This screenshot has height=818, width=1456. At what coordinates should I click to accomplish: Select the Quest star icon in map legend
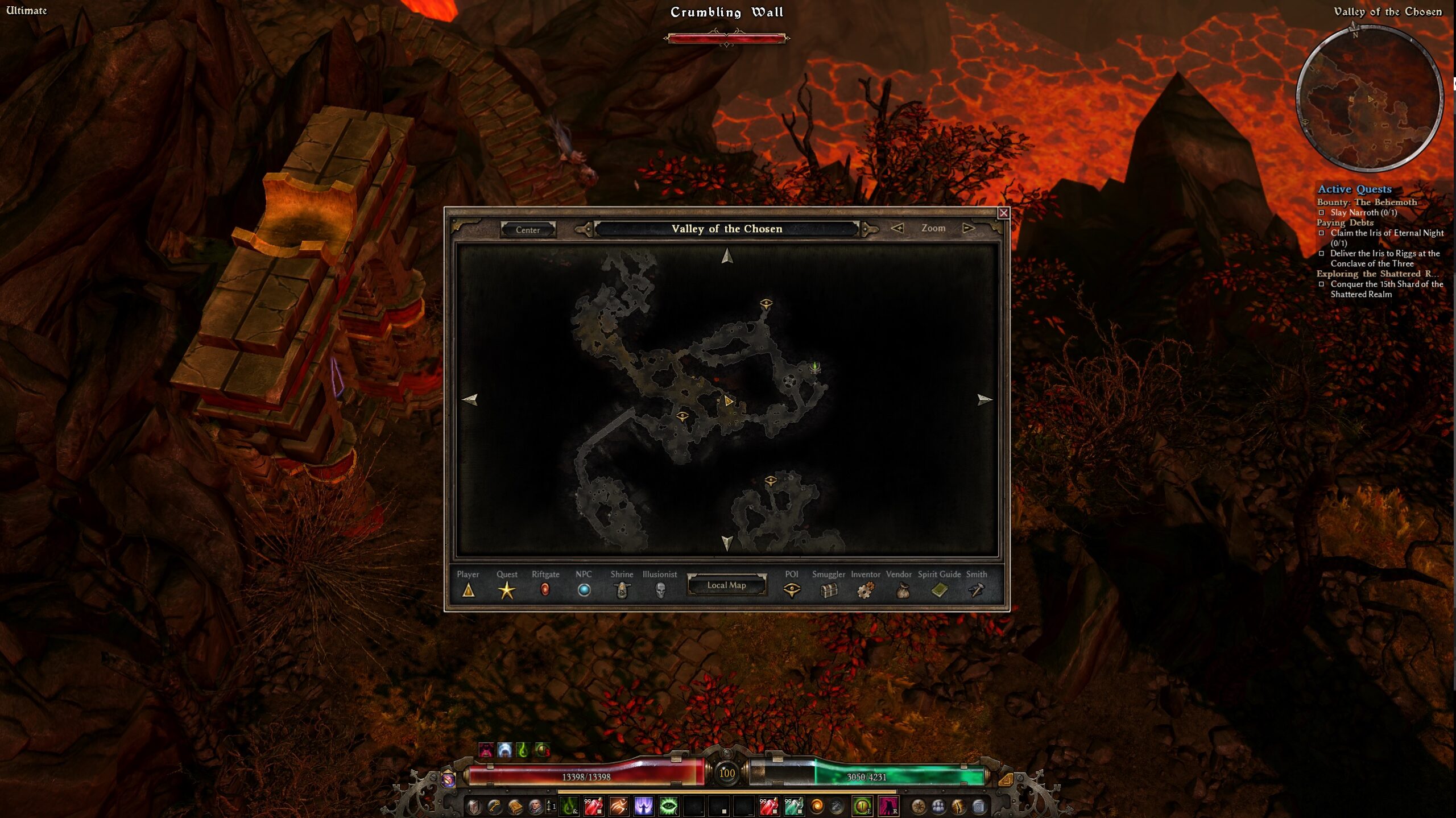click(507, 590)
